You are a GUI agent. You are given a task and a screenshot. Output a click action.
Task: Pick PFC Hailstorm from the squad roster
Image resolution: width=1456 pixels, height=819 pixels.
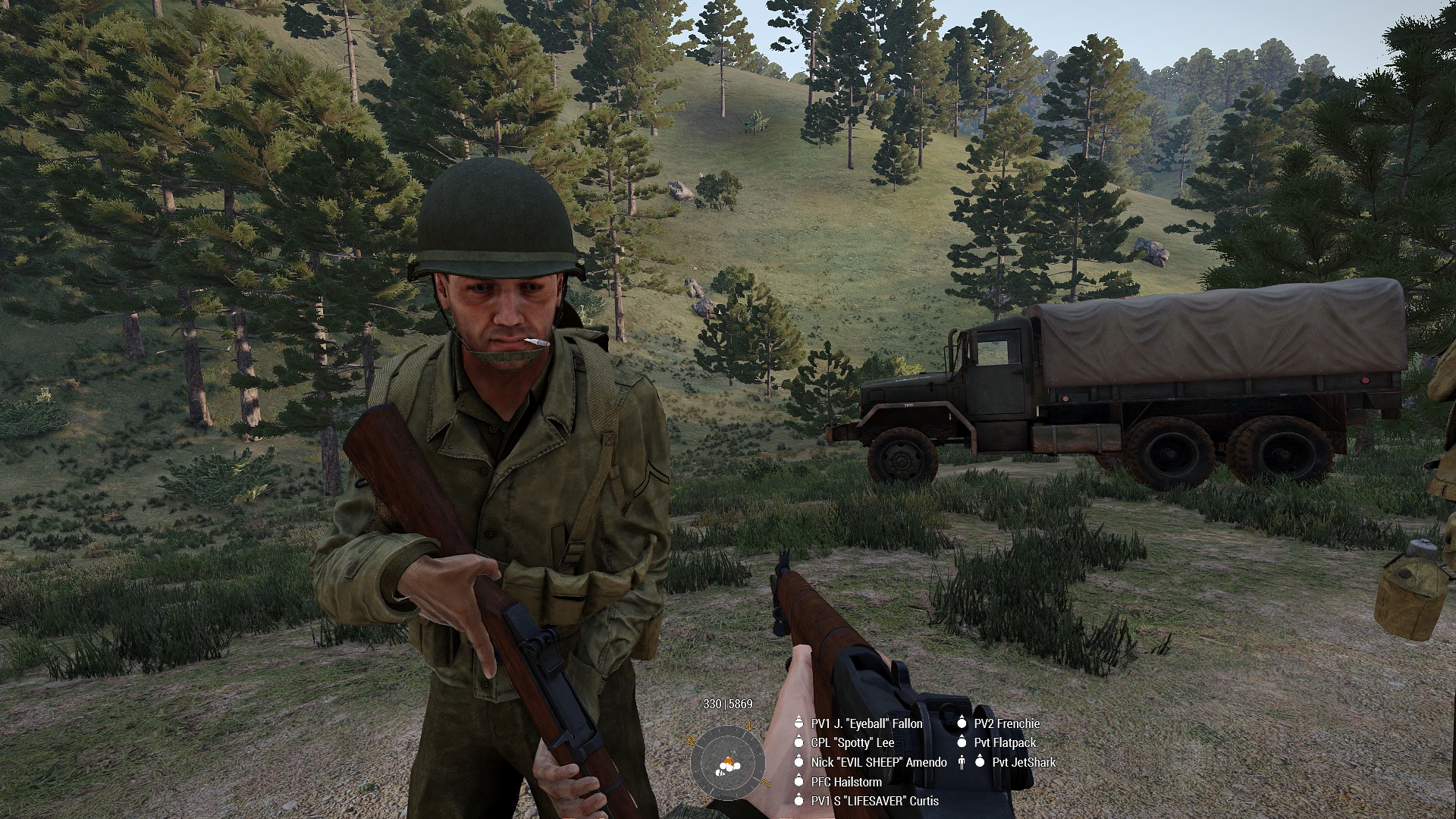(x=846, y=781)
